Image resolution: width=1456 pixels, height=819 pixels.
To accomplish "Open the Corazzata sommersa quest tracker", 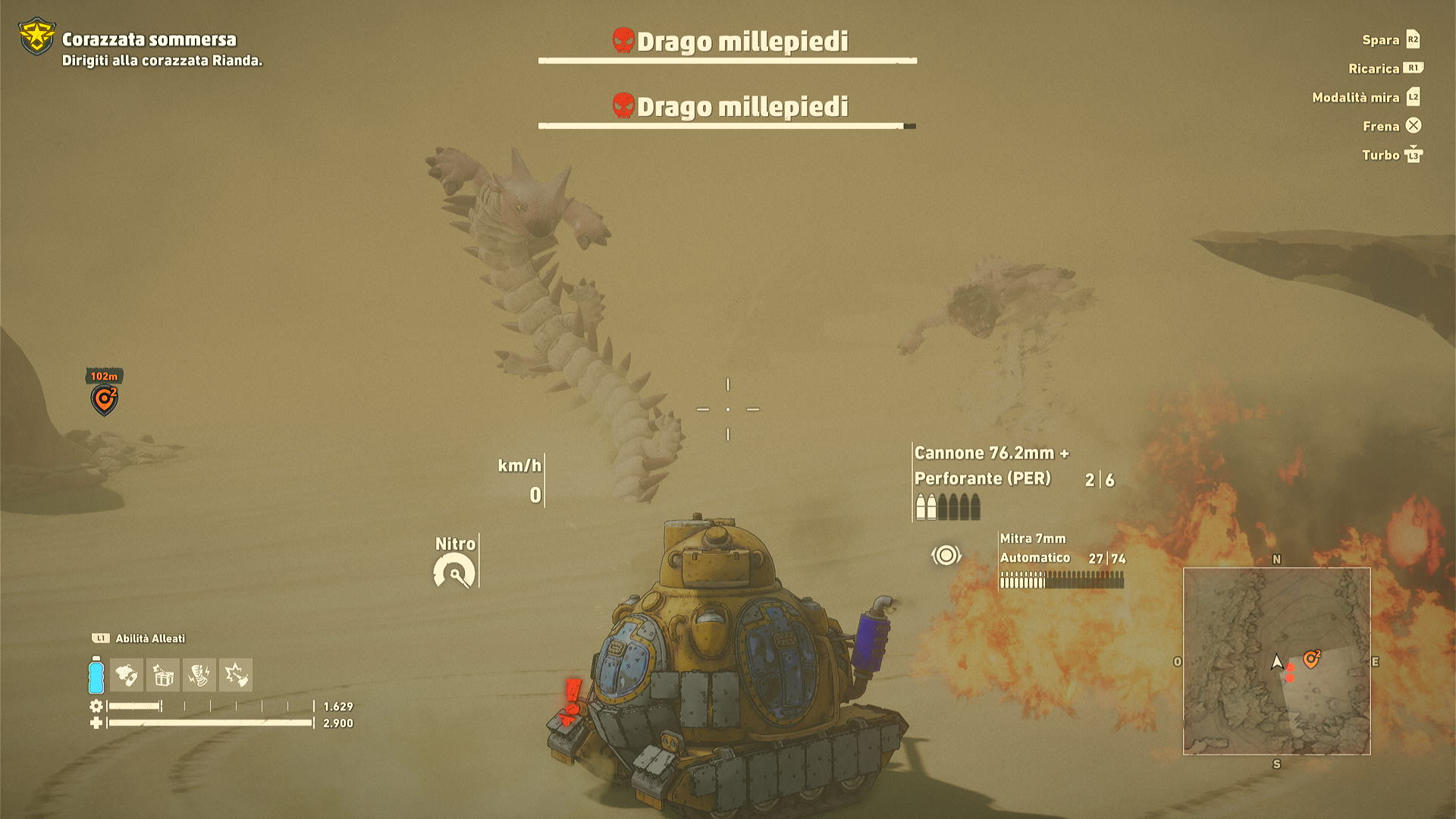I will (x=149, y=39).
